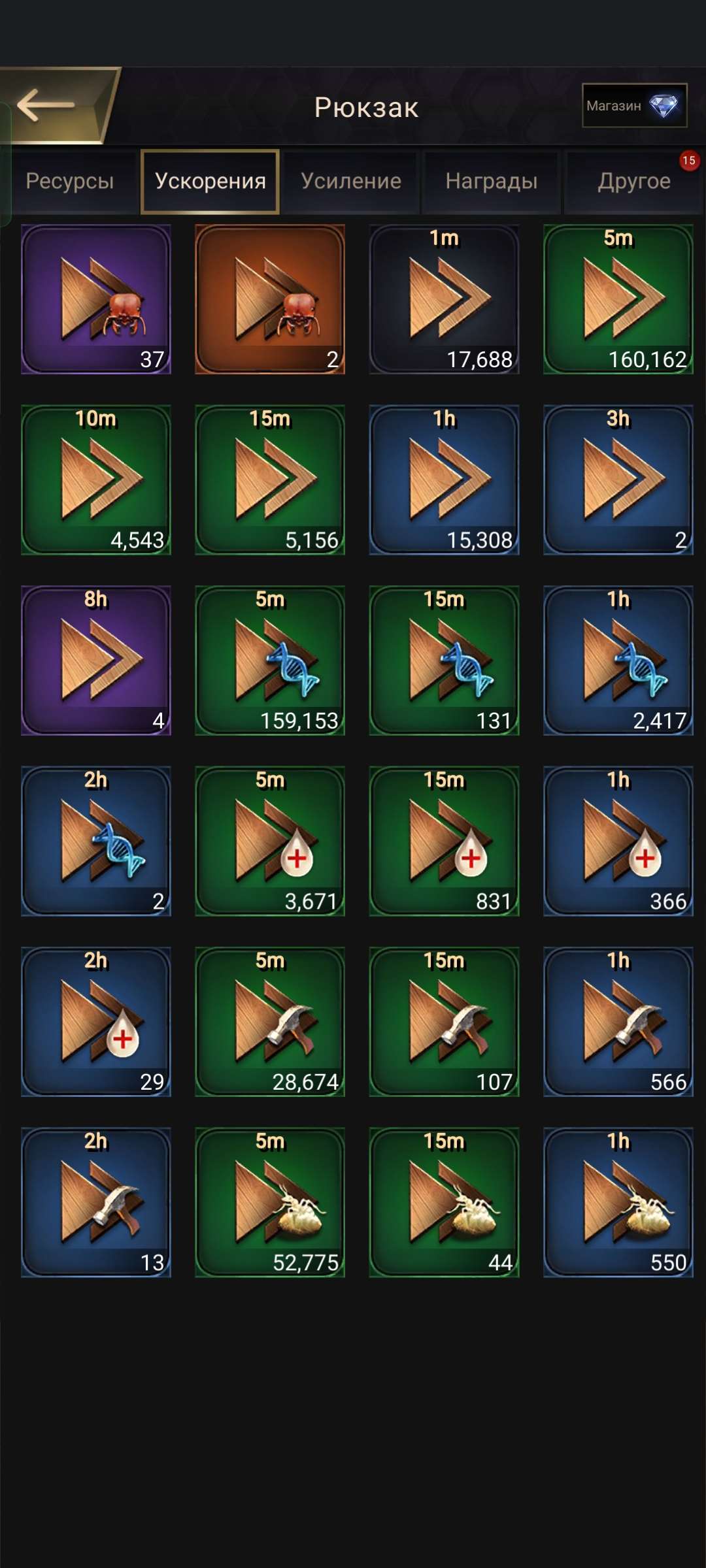The image size is (706, 1568).
Task: Go back with the arrow button
Action: (x=49, y=105)
